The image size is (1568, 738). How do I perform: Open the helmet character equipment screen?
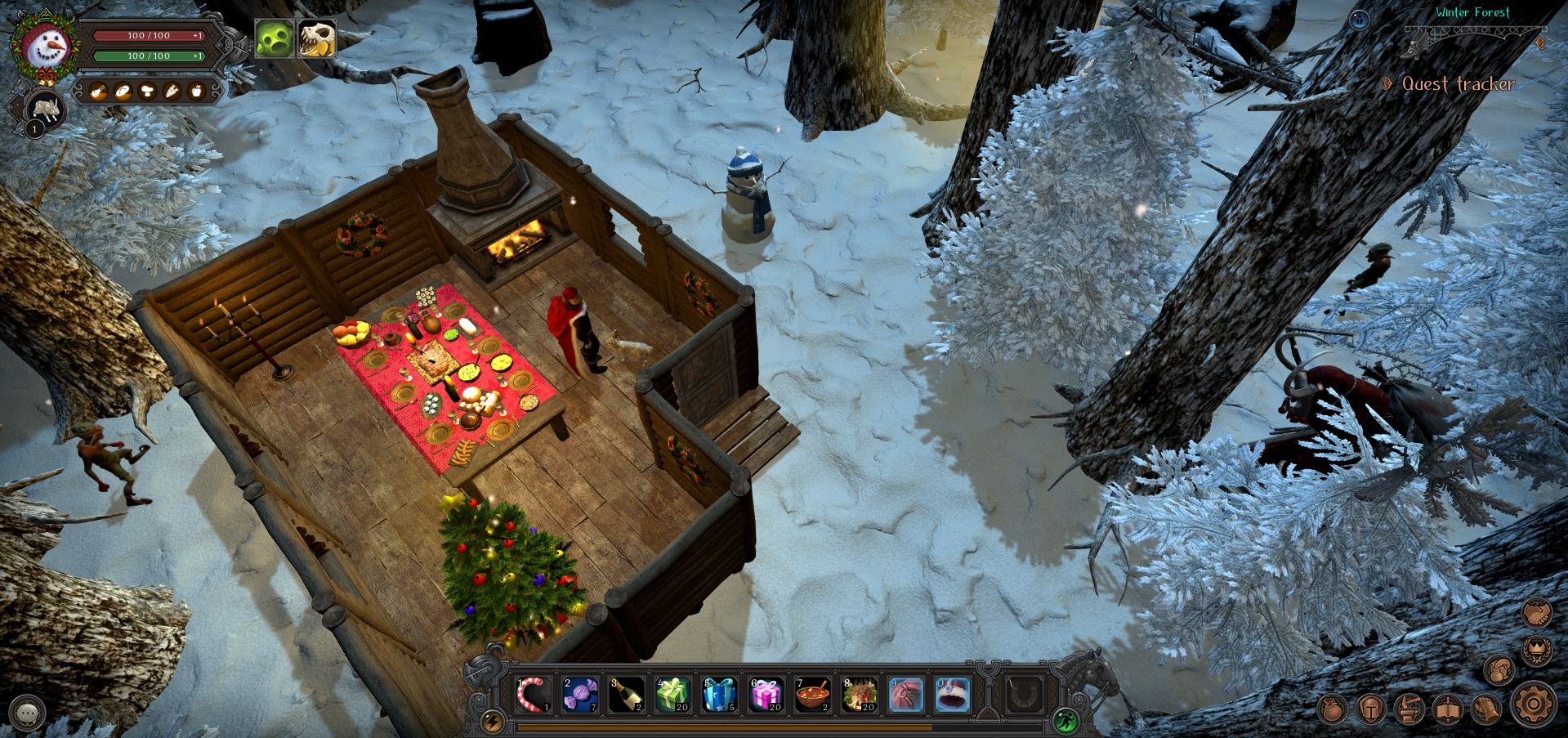[x=1370, y=709]
